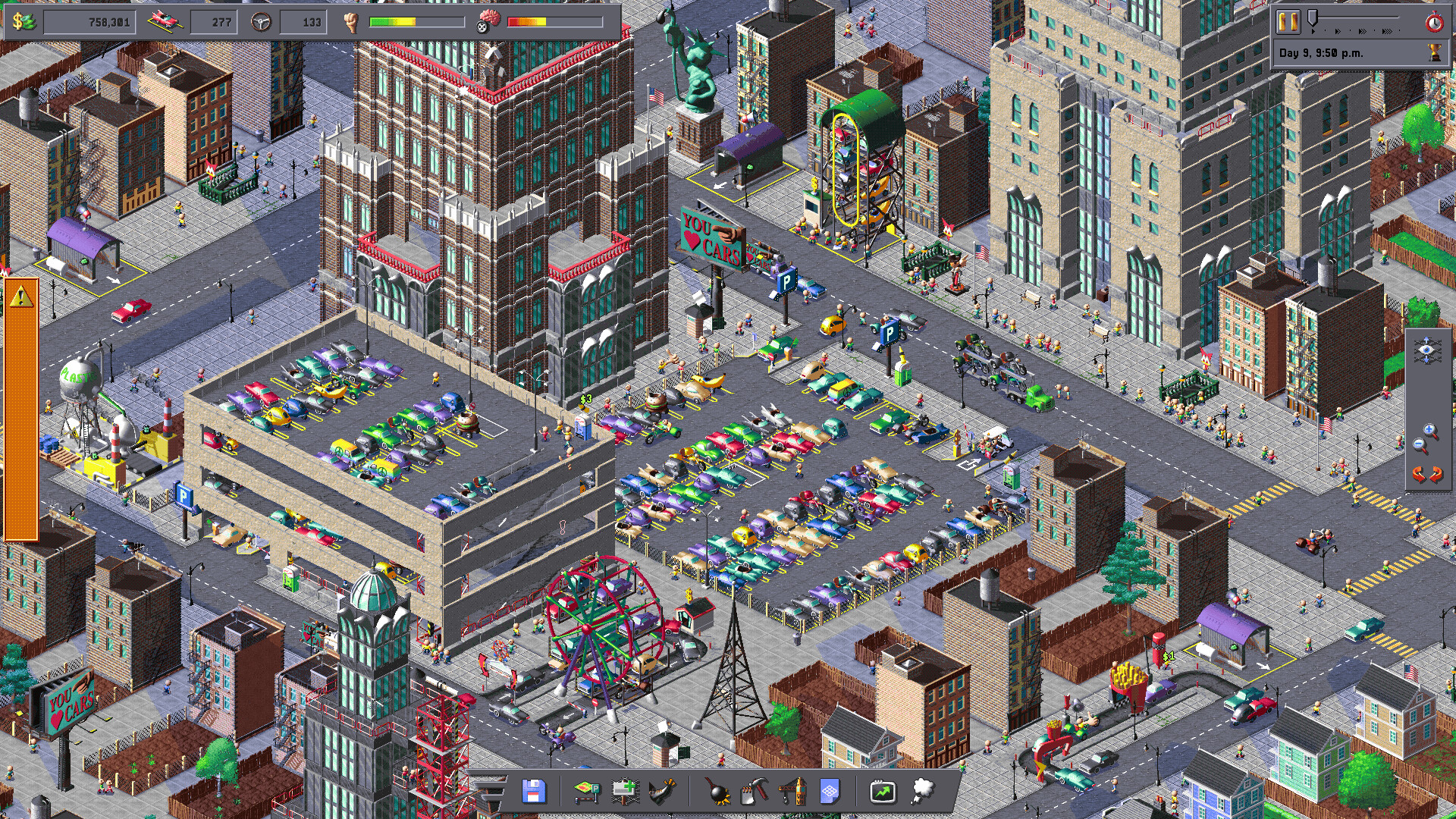Set fastest speed with triple-arrow control
This screenshot has width=1456, height=819.
pyautogui.click(x=1387, y=31)
